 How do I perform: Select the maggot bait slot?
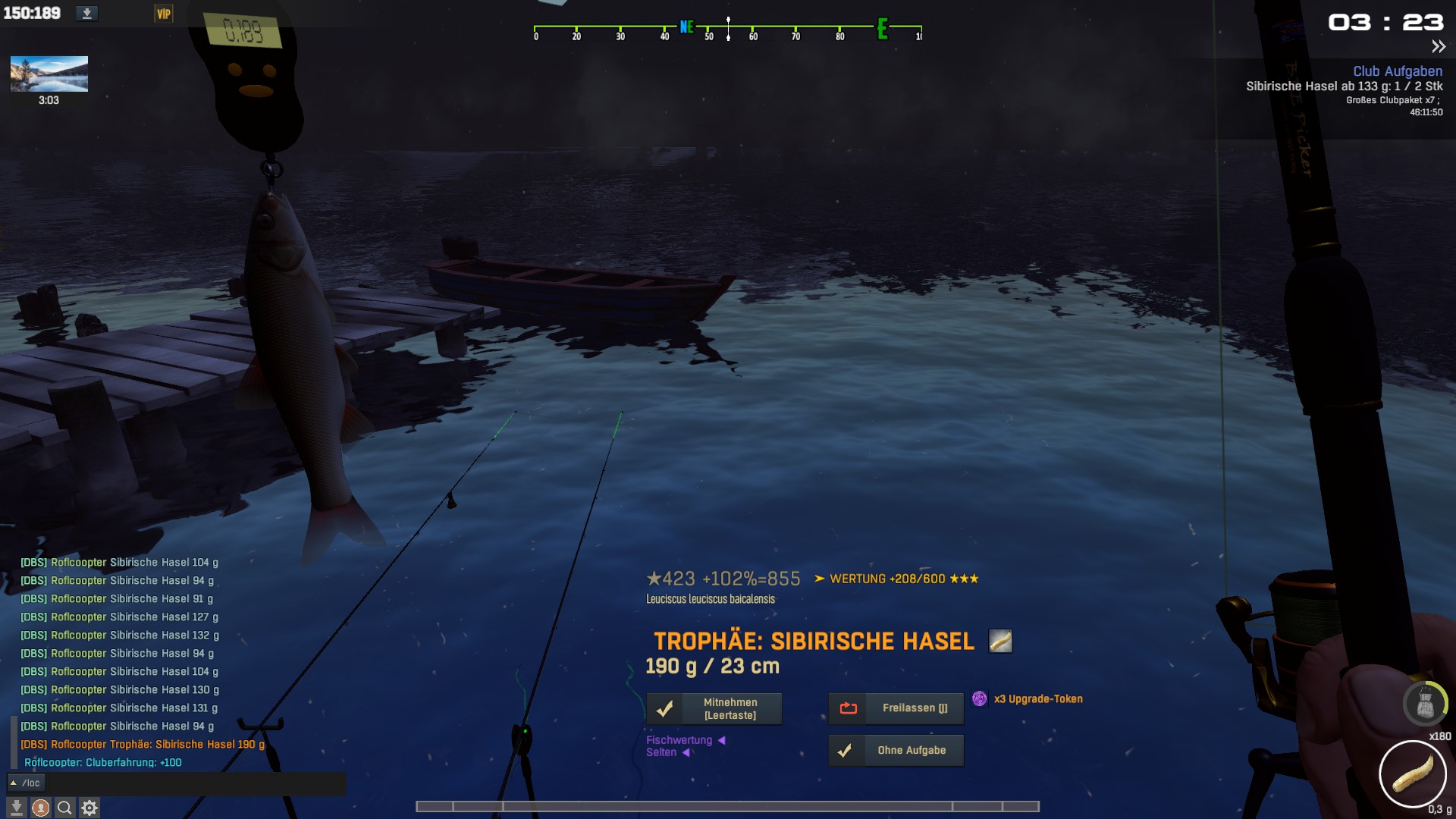tap(1412, 774)
